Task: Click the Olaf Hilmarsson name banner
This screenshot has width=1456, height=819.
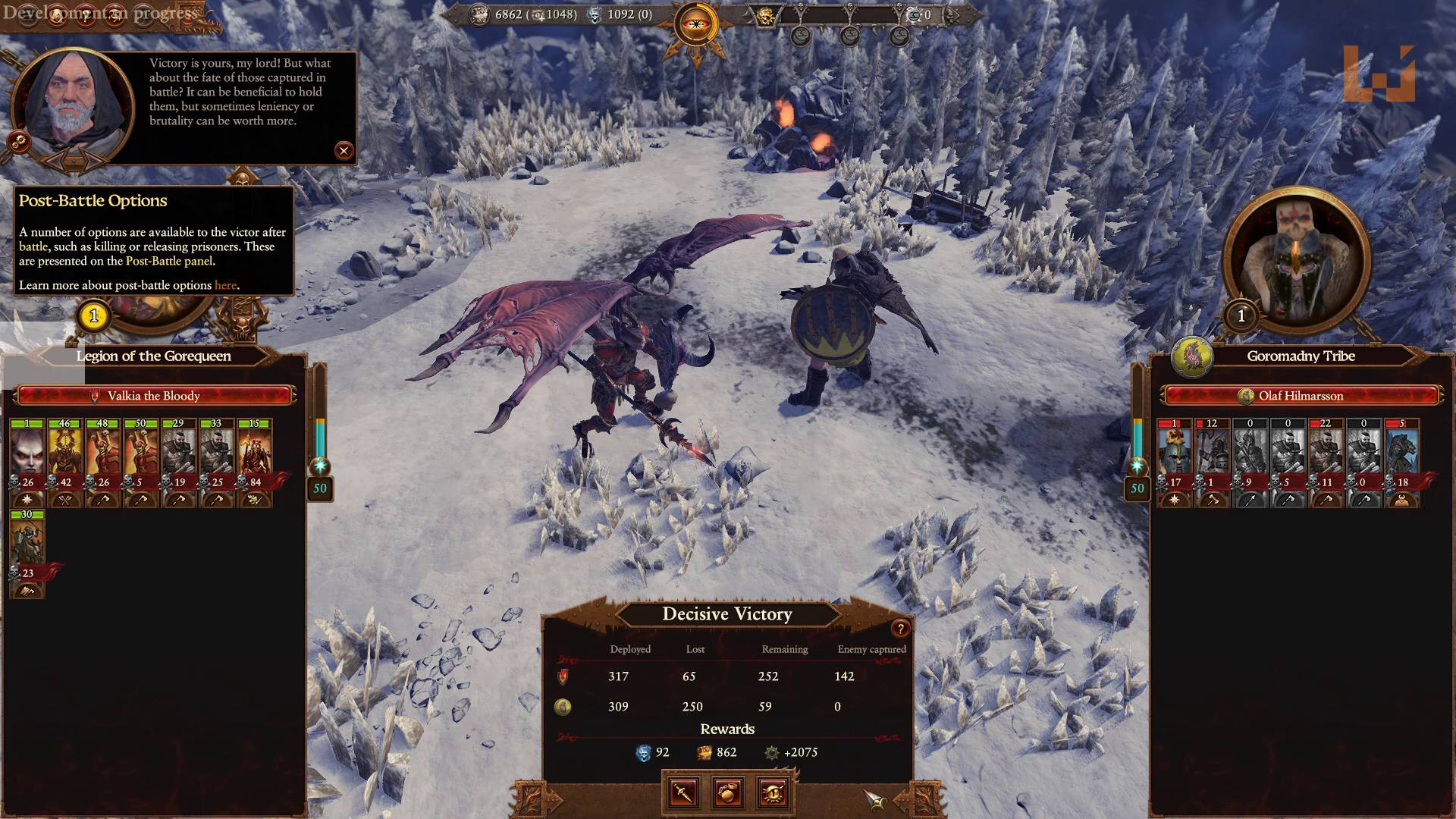Action: (1300, 395)
